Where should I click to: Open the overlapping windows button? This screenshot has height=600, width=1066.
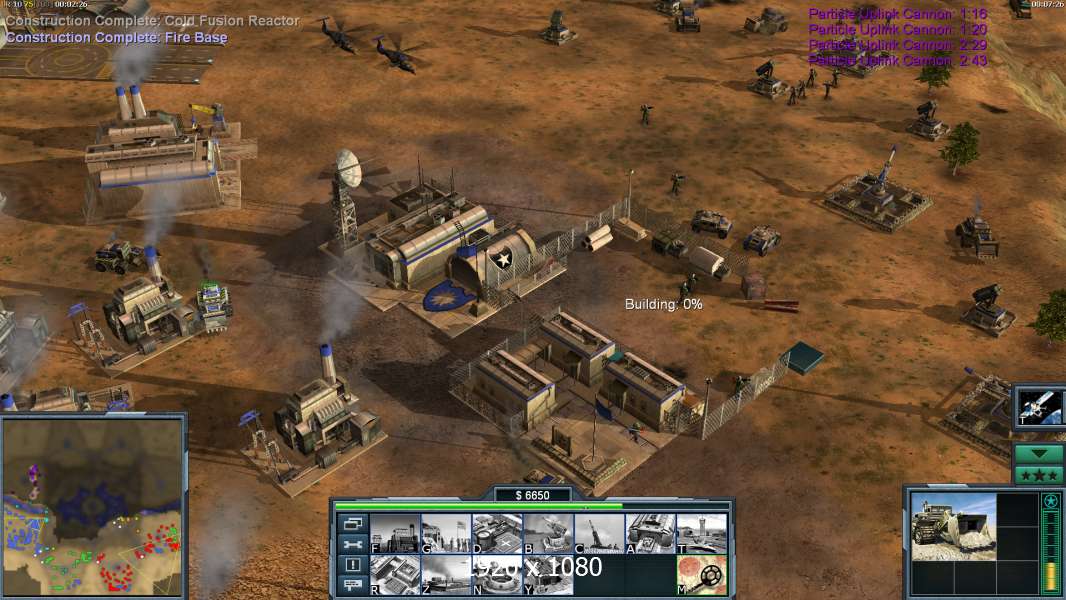tap(353, 523)
